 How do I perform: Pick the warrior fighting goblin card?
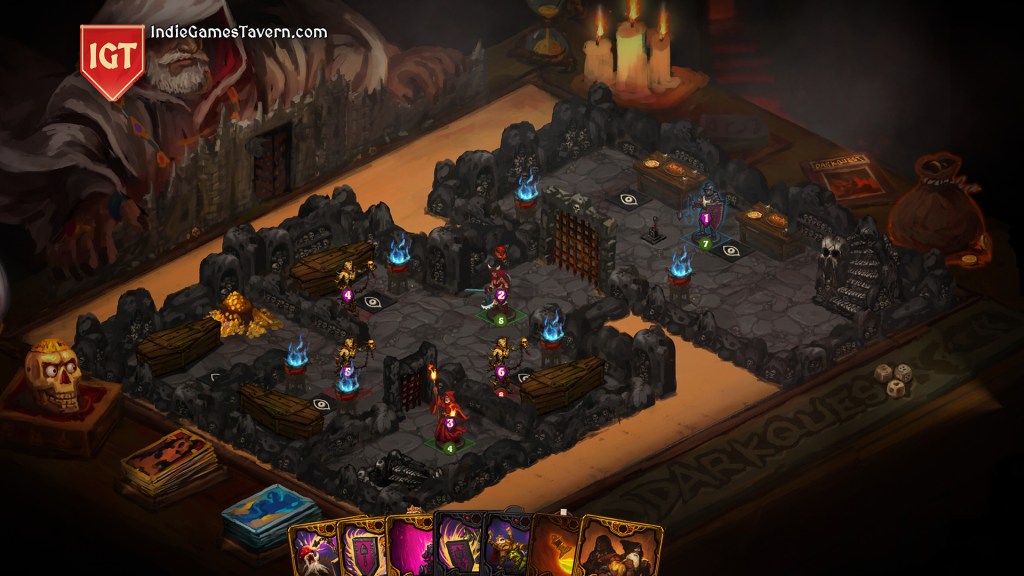(x=508, y=549)
